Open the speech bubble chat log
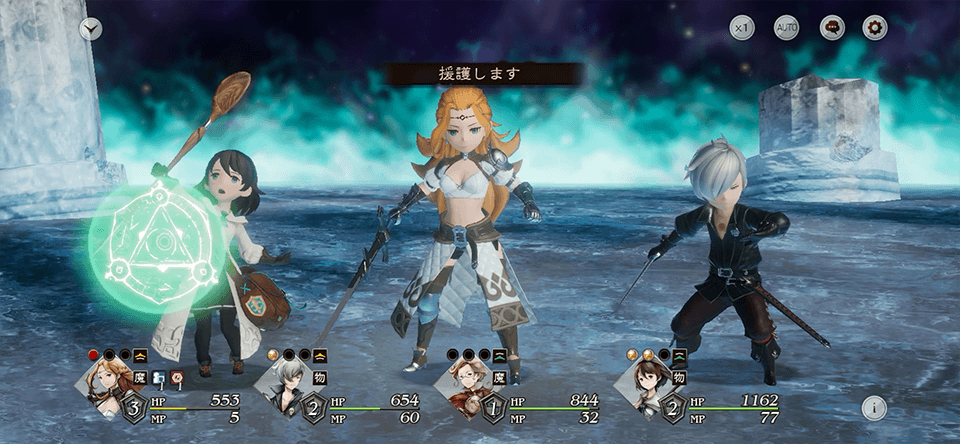The image size is (960, 444). [x=832, y=28]
